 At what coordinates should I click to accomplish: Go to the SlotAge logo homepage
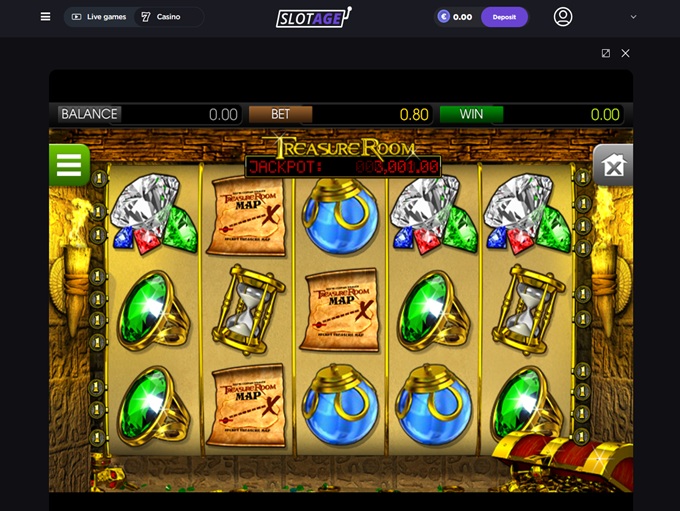(x=313, y=17)
